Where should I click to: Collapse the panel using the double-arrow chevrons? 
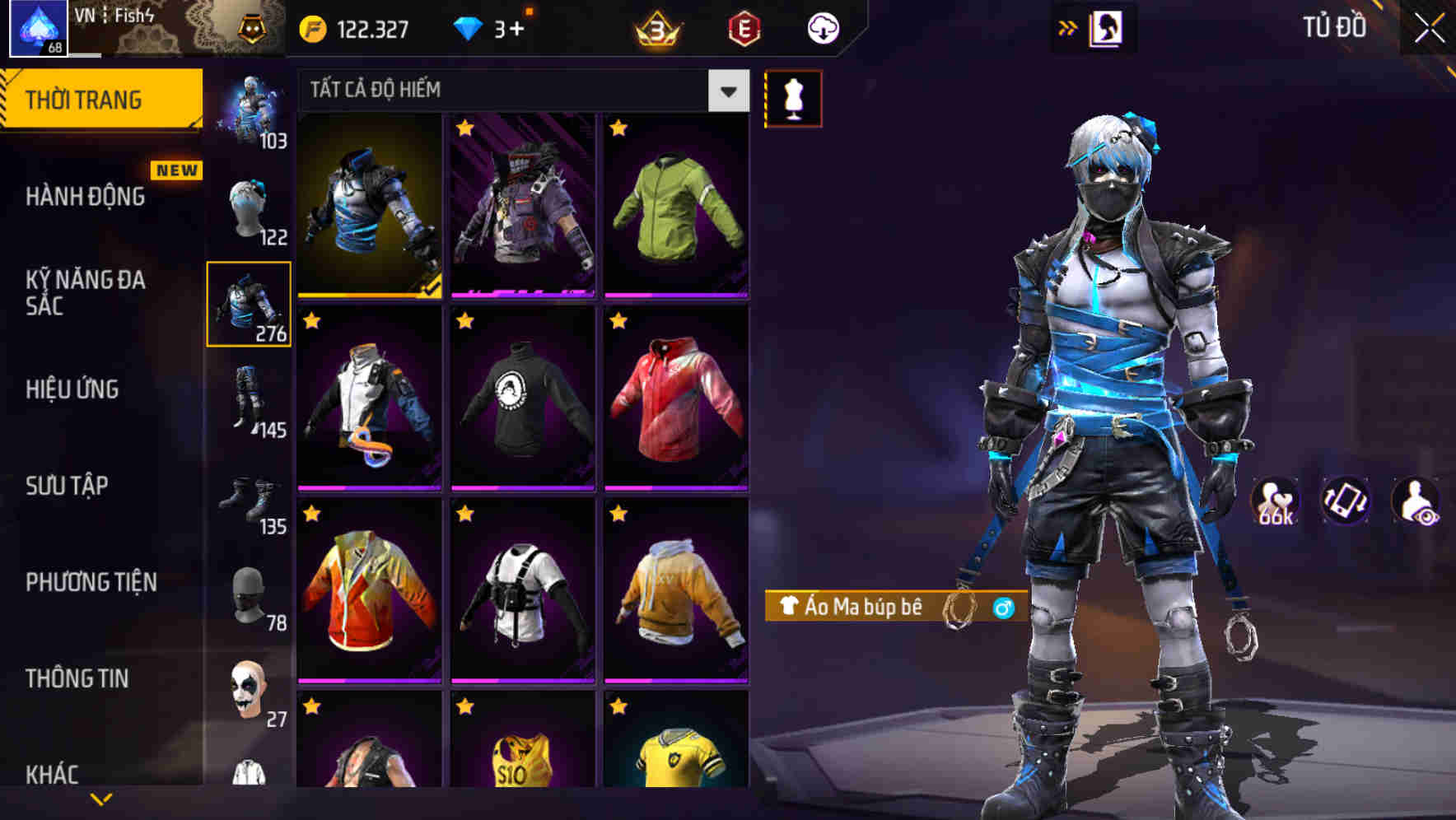1068,26
